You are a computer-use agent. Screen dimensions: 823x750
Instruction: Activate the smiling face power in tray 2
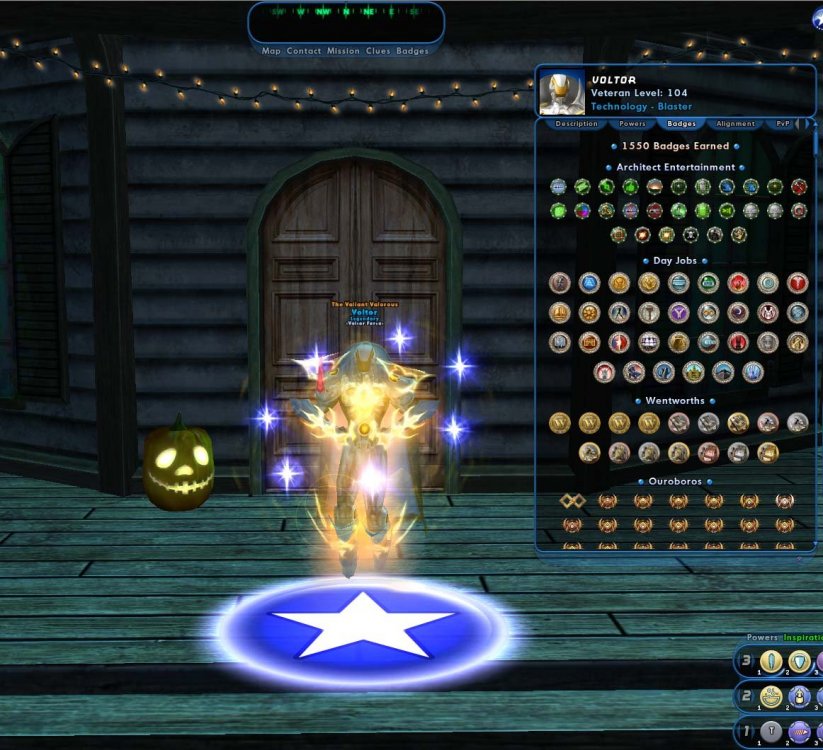(x=770, y=697)
